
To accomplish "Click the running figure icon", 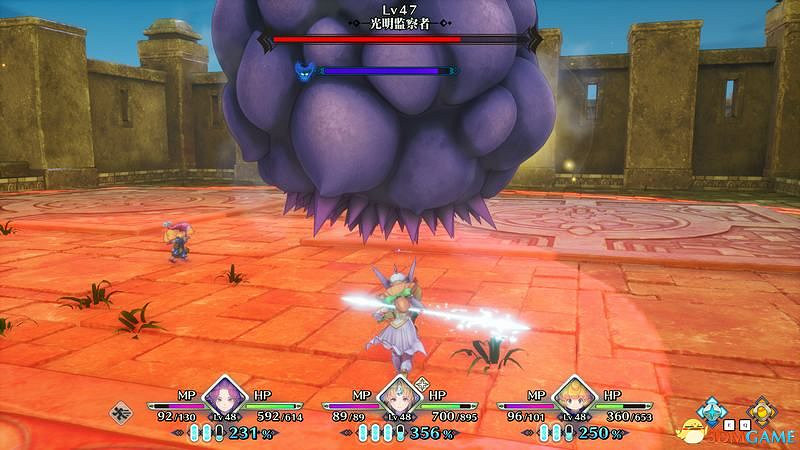I will click(x=121, y=409).
